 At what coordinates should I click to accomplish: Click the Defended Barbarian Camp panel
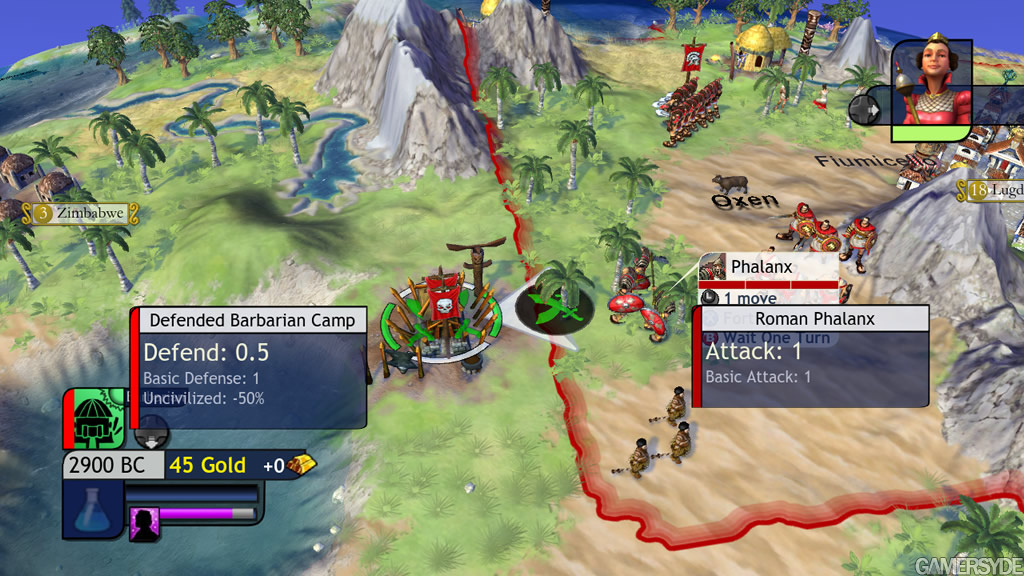coord(249,367)
